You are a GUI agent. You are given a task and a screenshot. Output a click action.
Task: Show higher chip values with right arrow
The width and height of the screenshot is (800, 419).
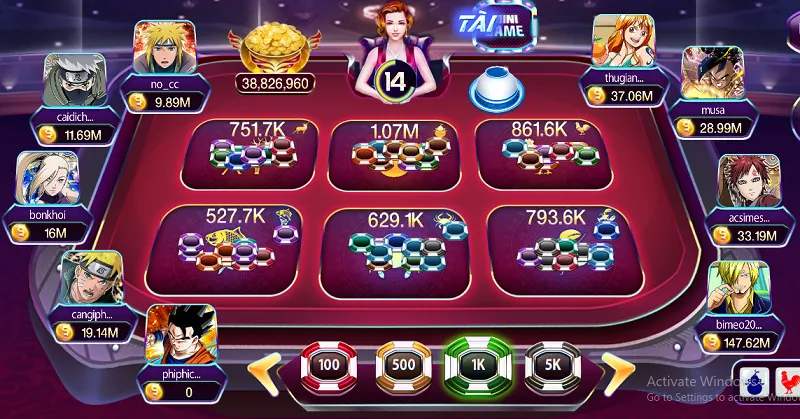click(x=620, y=370)
